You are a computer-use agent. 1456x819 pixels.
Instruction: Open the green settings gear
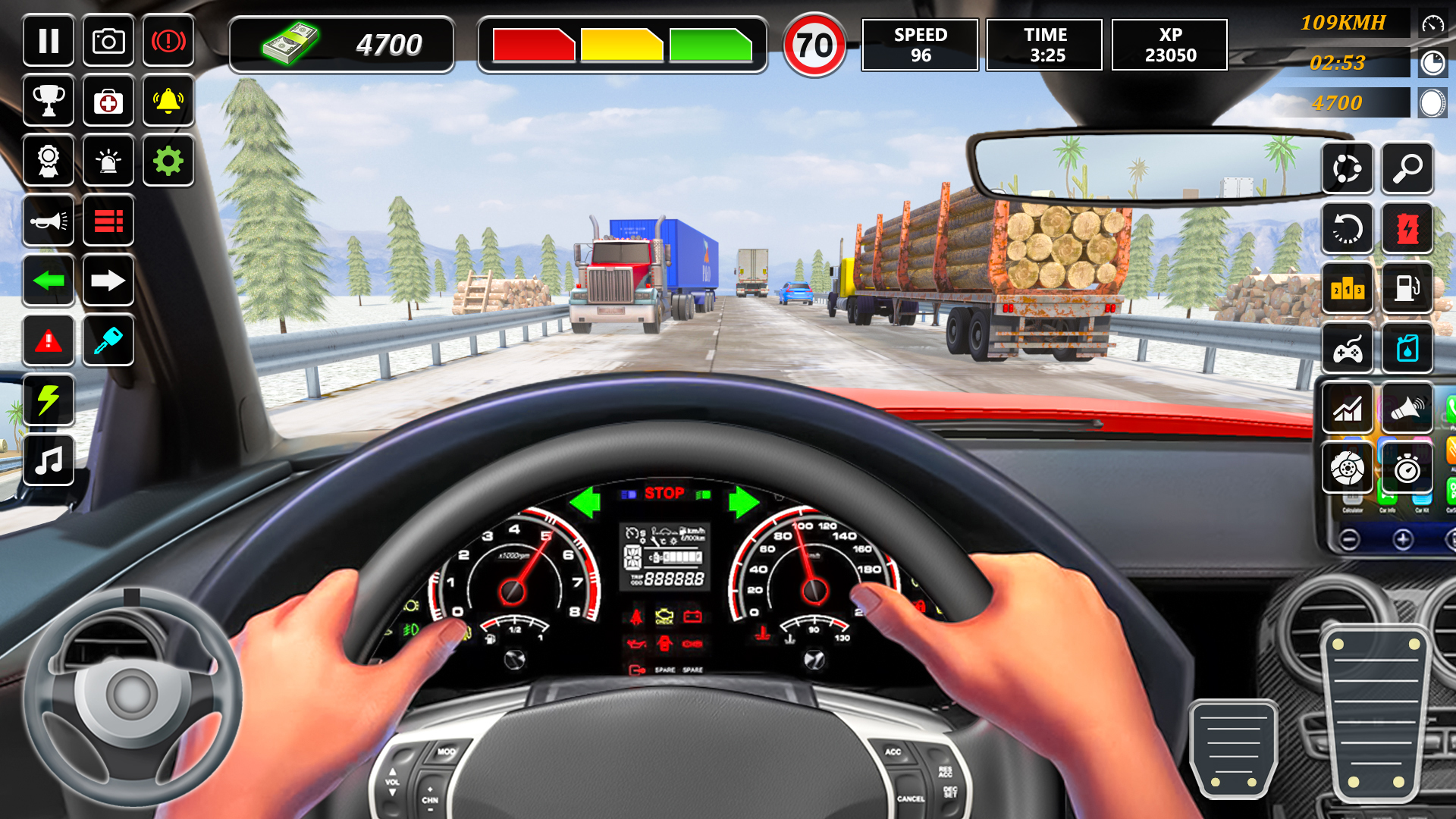168,161
